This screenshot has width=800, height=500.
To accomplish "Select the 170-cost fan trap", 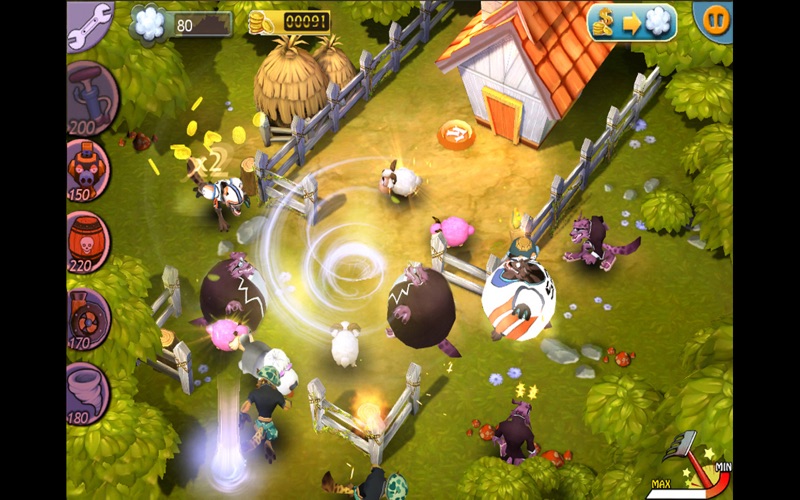I will 90,315.
